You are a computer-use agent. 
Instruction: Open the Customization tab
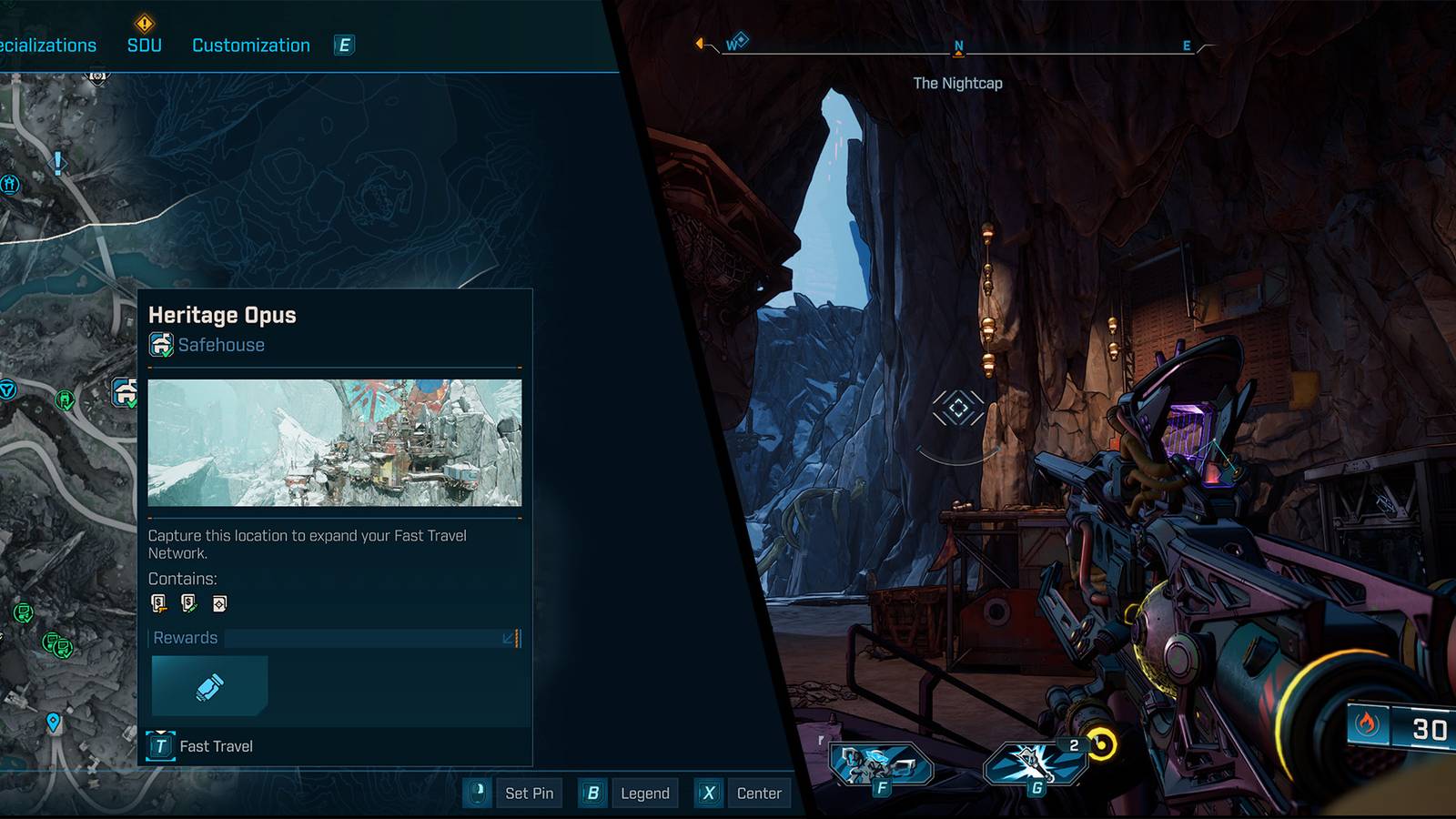point(250,45)
